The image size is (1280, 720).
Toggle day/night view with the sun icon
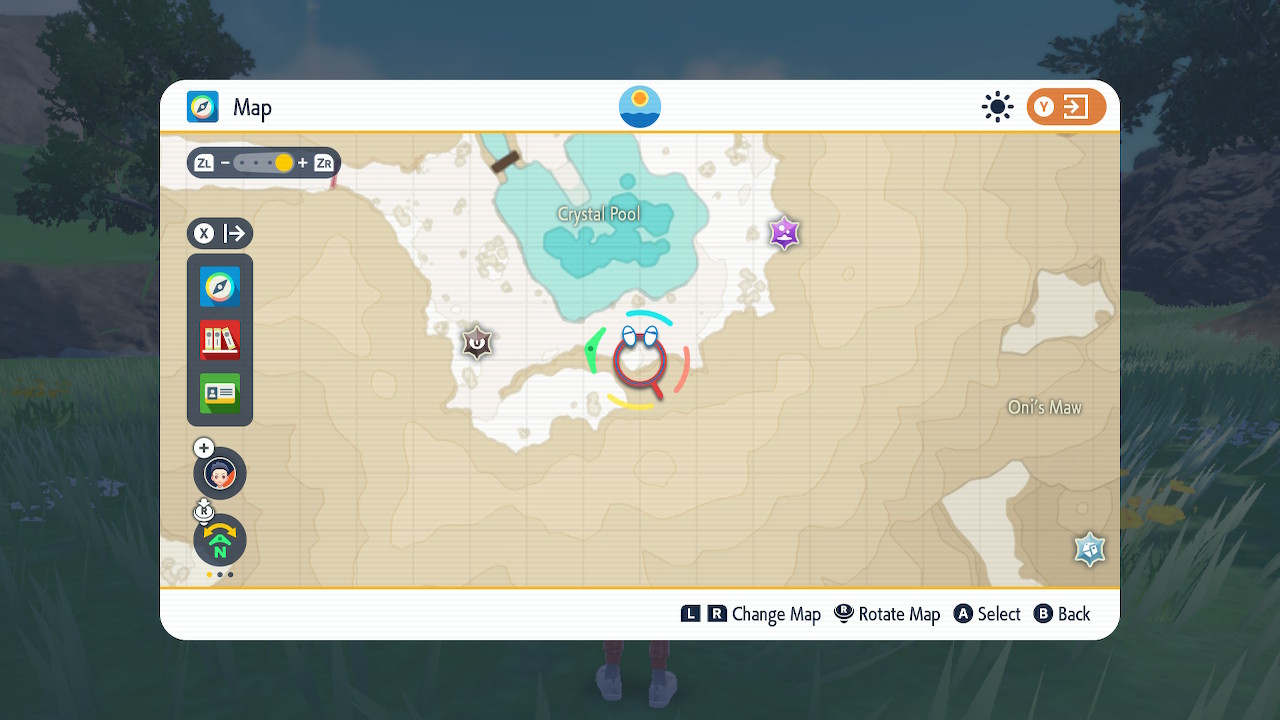pos(997,106)
